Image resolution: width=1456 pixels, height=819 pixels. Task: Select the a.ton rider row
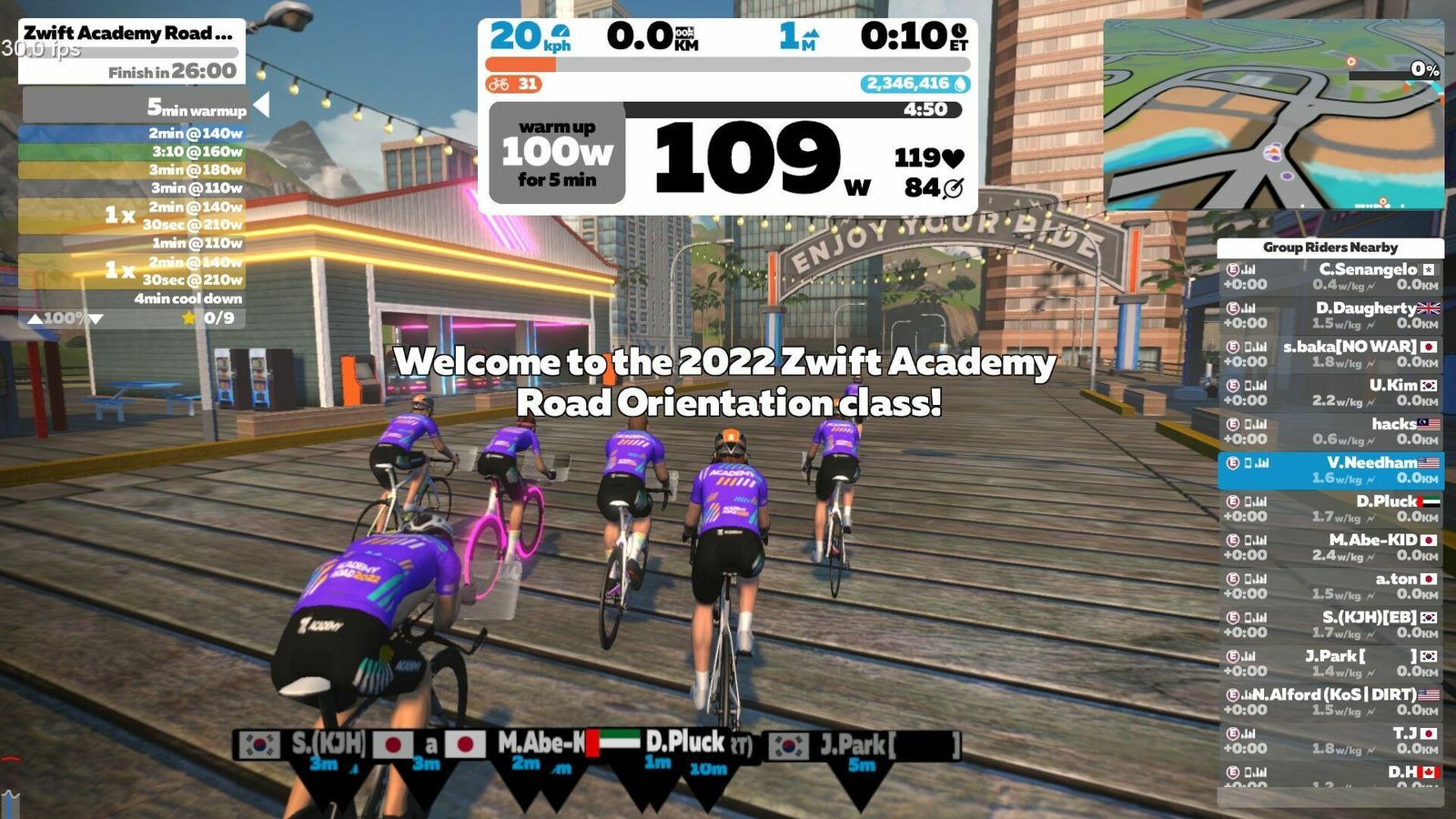(x=1330, y=586)
